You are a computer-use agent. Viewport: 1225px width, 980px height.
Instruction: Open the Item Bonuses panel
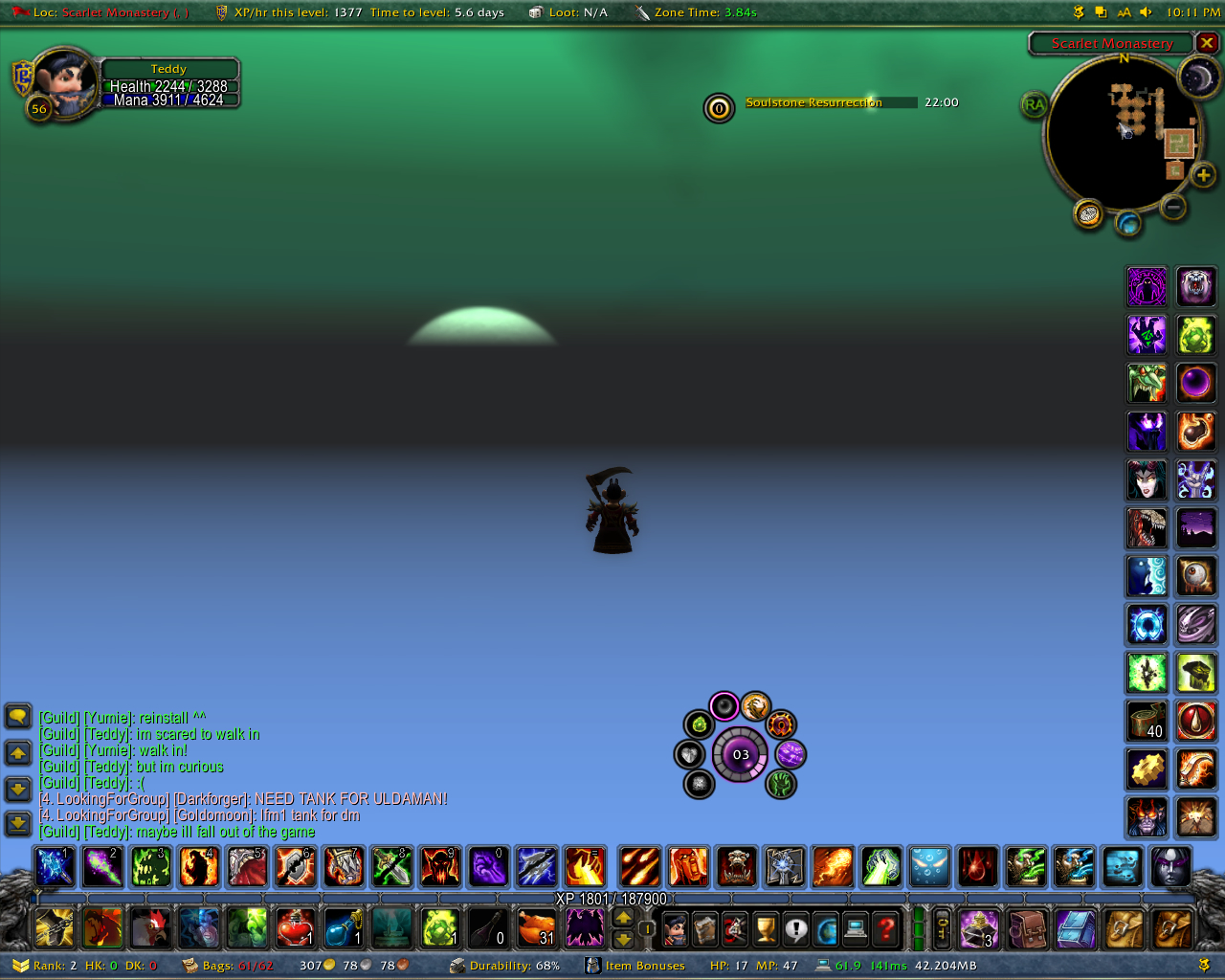tap(644, 966)
